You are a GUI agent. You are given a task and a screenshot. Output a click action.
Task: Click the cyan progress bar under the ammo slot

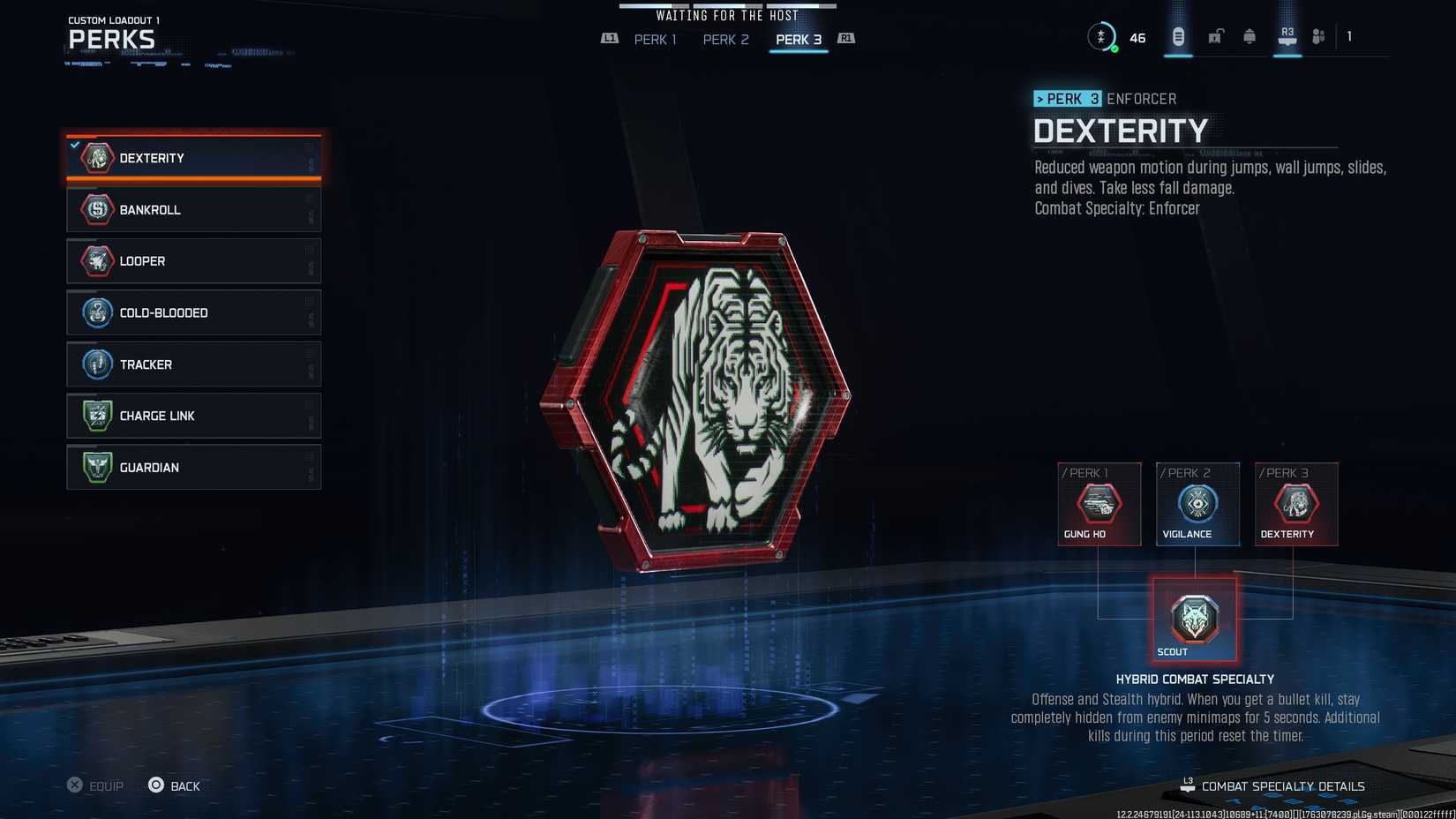(x=1177, y=55)
